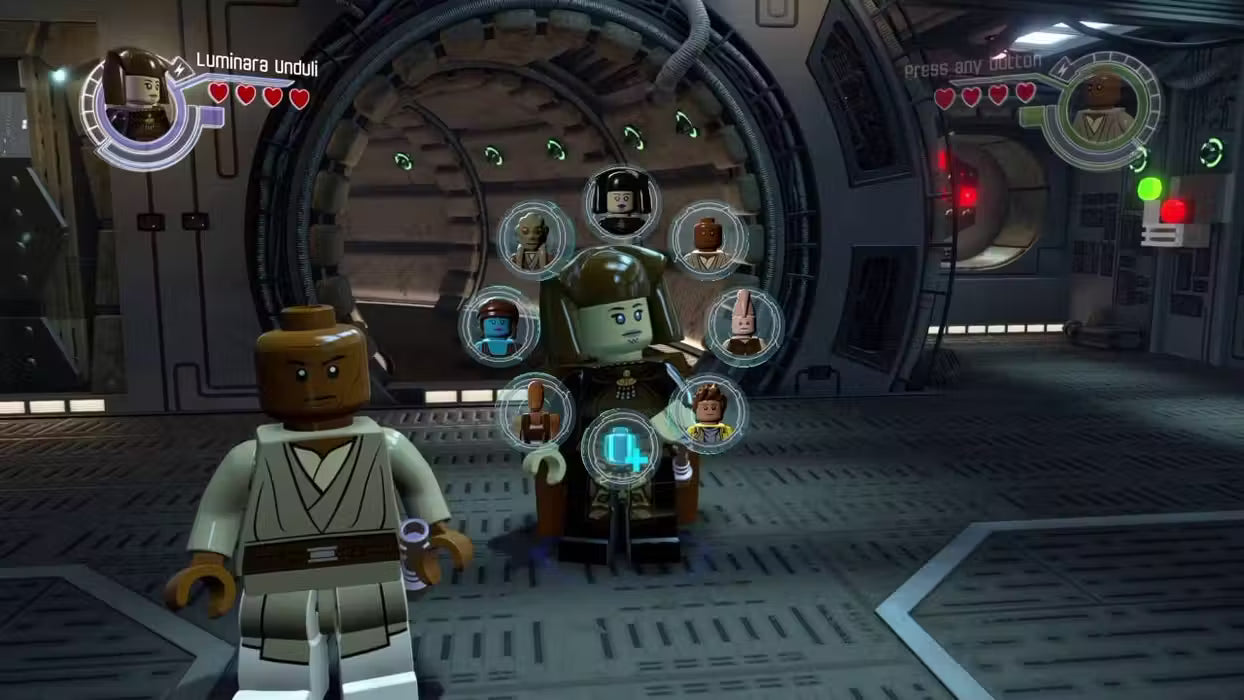Choose Mace Windu from the character wheel
Image resolution: width=1244 pixels, height=700 pixels.
click(x=708, y=239)
